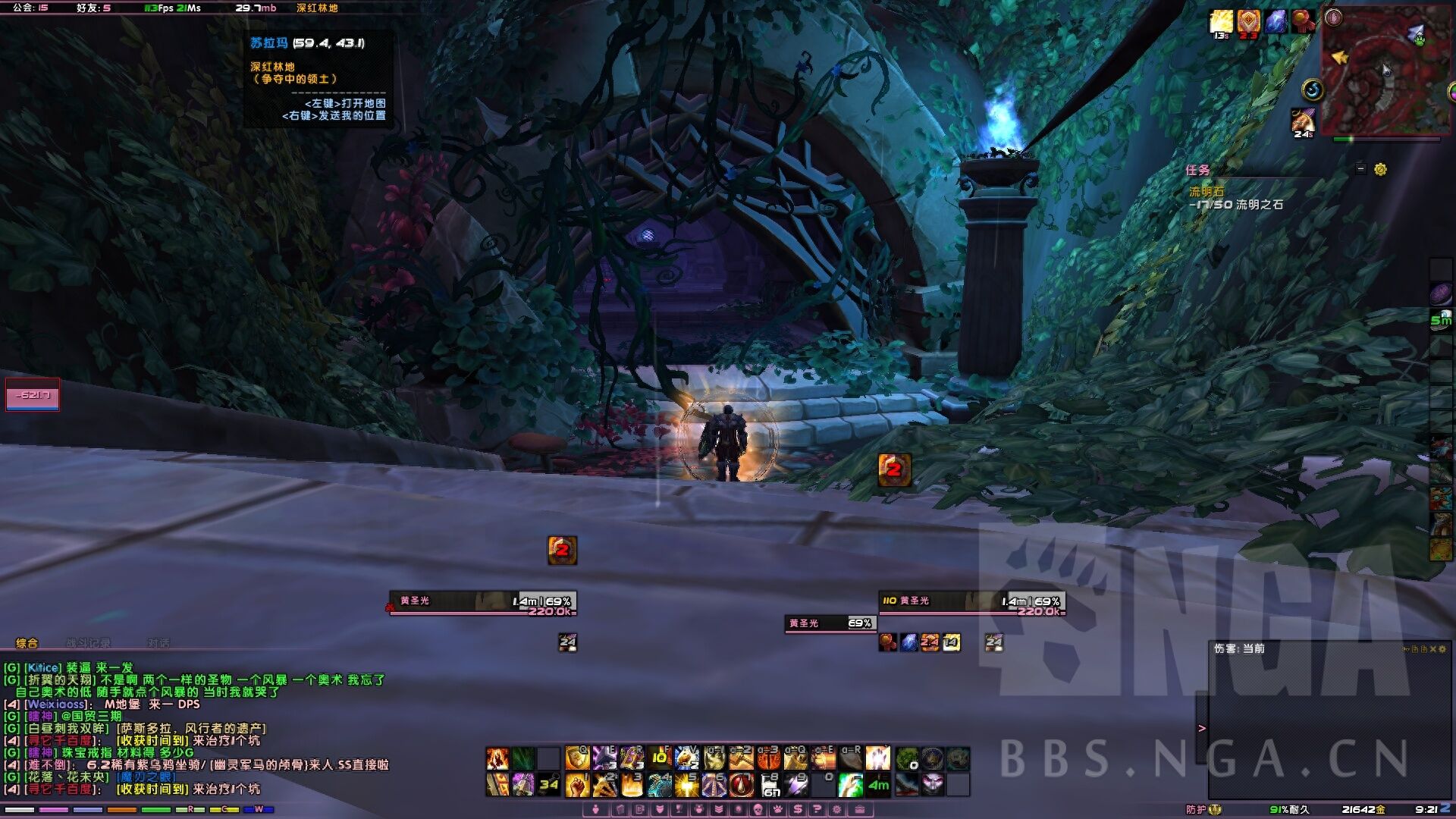Use the red blood-drop ability on key 7
The width and height of the screenshot is (1456, 819).
[741, 785]
